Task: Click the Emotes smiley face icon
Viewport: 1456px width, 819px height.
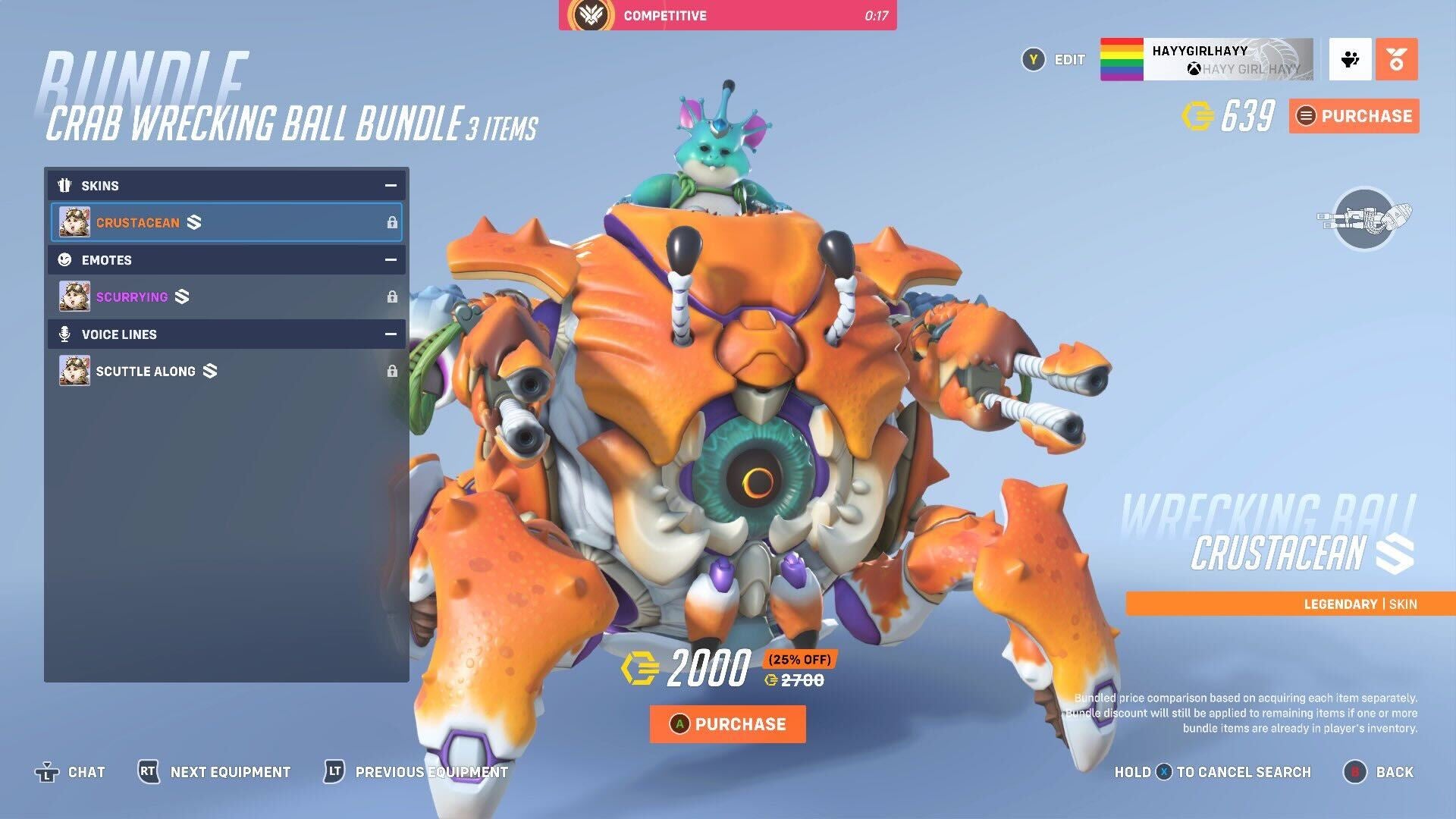Action: point(65,260)
